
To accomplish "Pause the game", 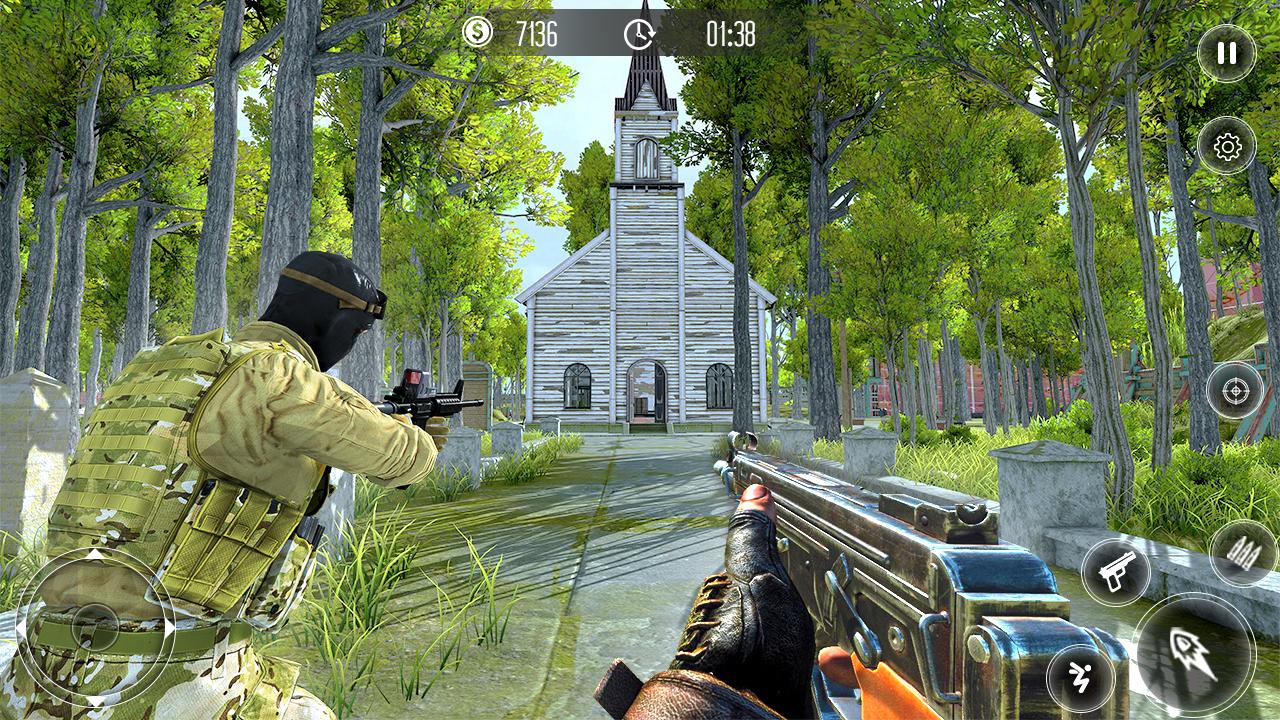I will [x=1227, y=52].
